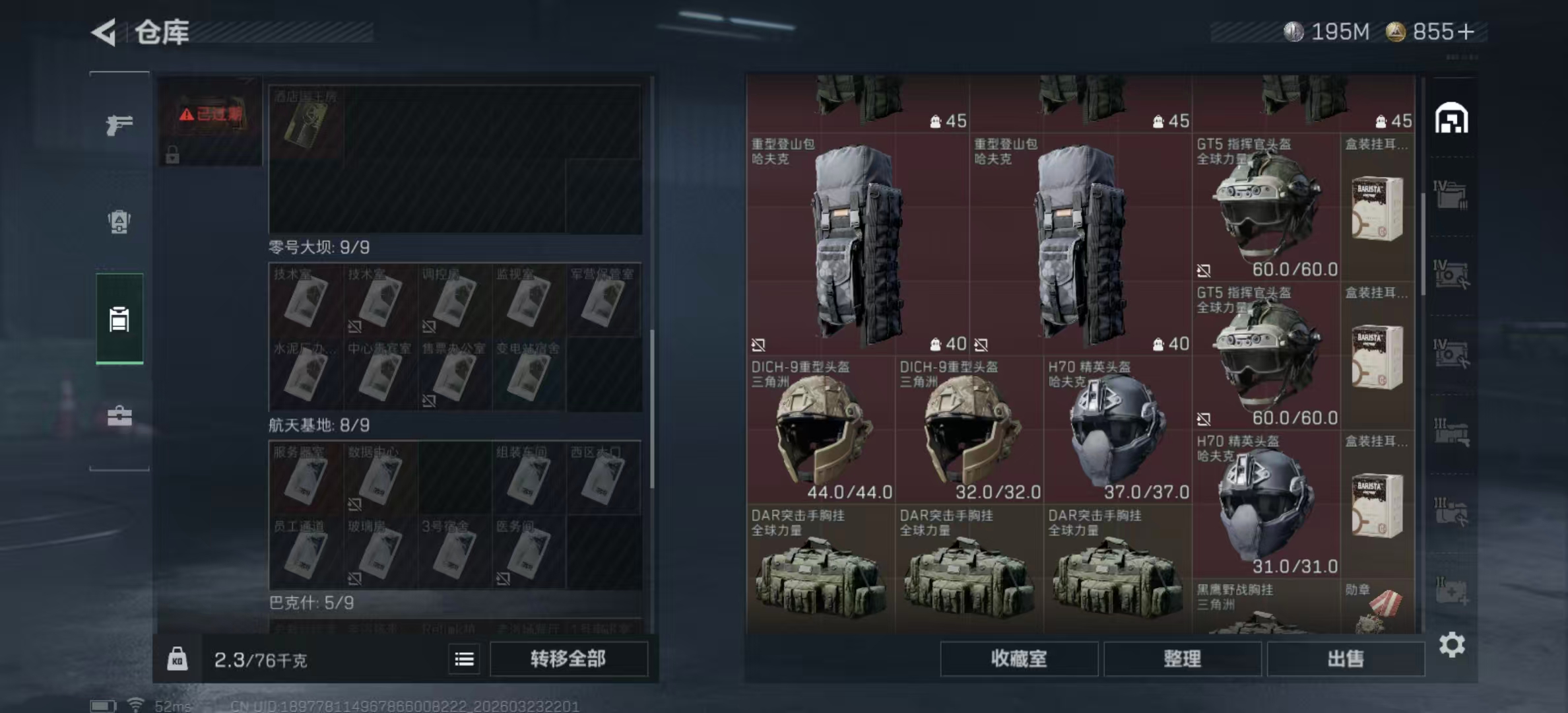
Task: Click the 转移全部 button
Action: point(568,658)
